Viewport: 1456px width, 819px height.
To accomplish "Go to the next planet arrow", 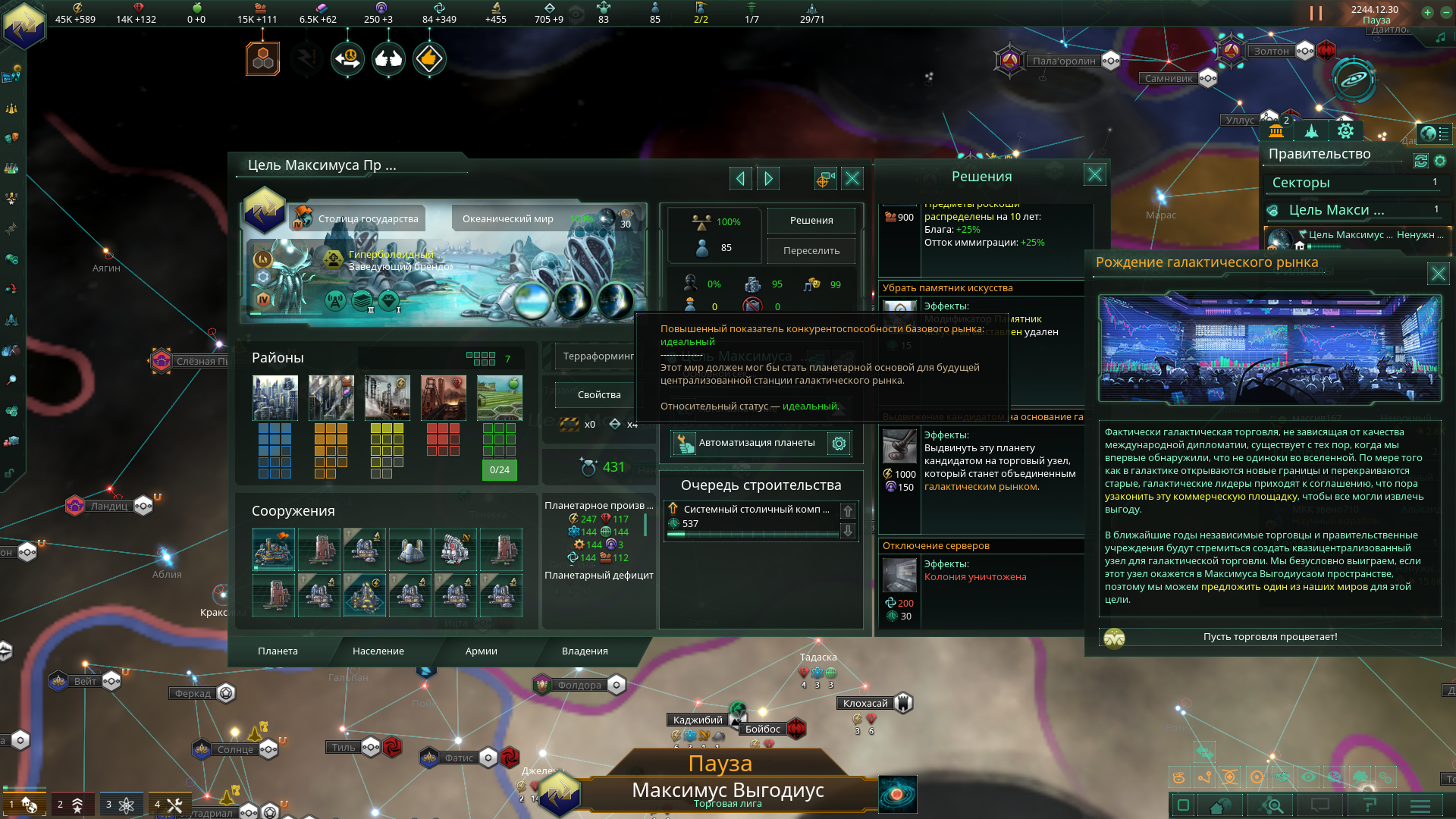I will [x=768, y=179].
